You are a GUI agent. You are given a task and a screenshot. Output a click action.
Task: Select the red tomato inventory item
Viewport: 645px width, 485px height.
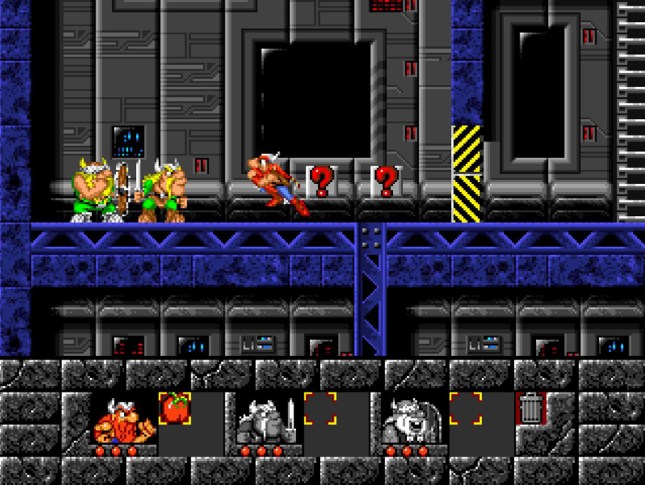click(x=176, y=408)
